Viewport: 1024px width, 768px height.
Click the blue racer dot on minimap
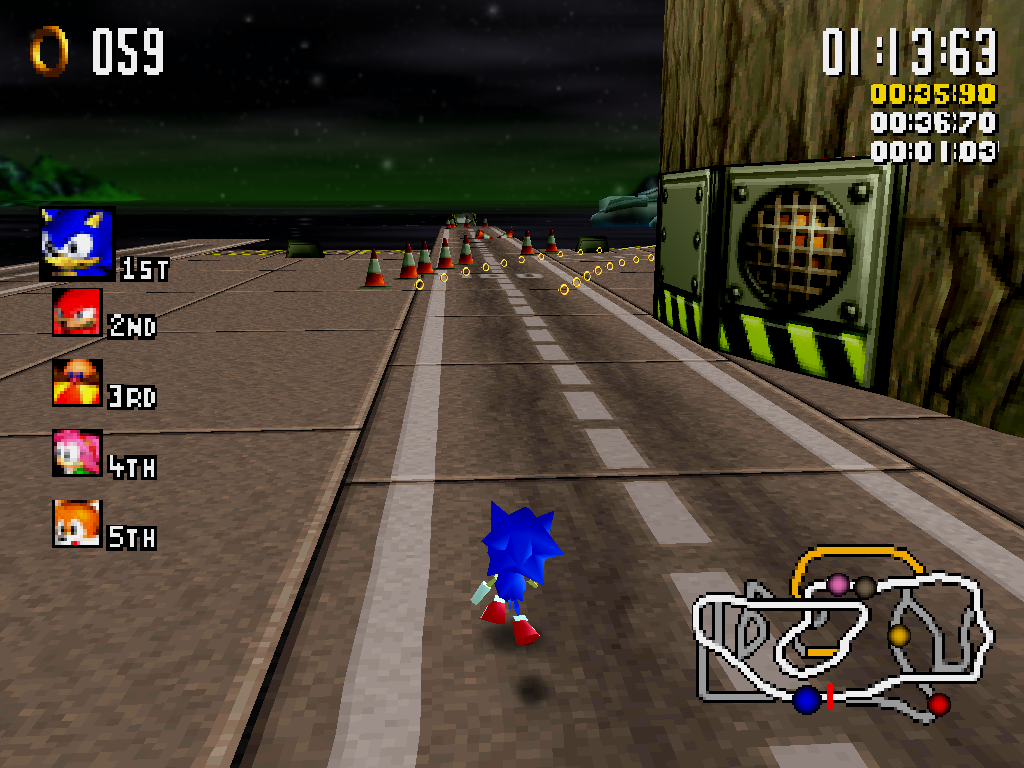click(807, 700)
